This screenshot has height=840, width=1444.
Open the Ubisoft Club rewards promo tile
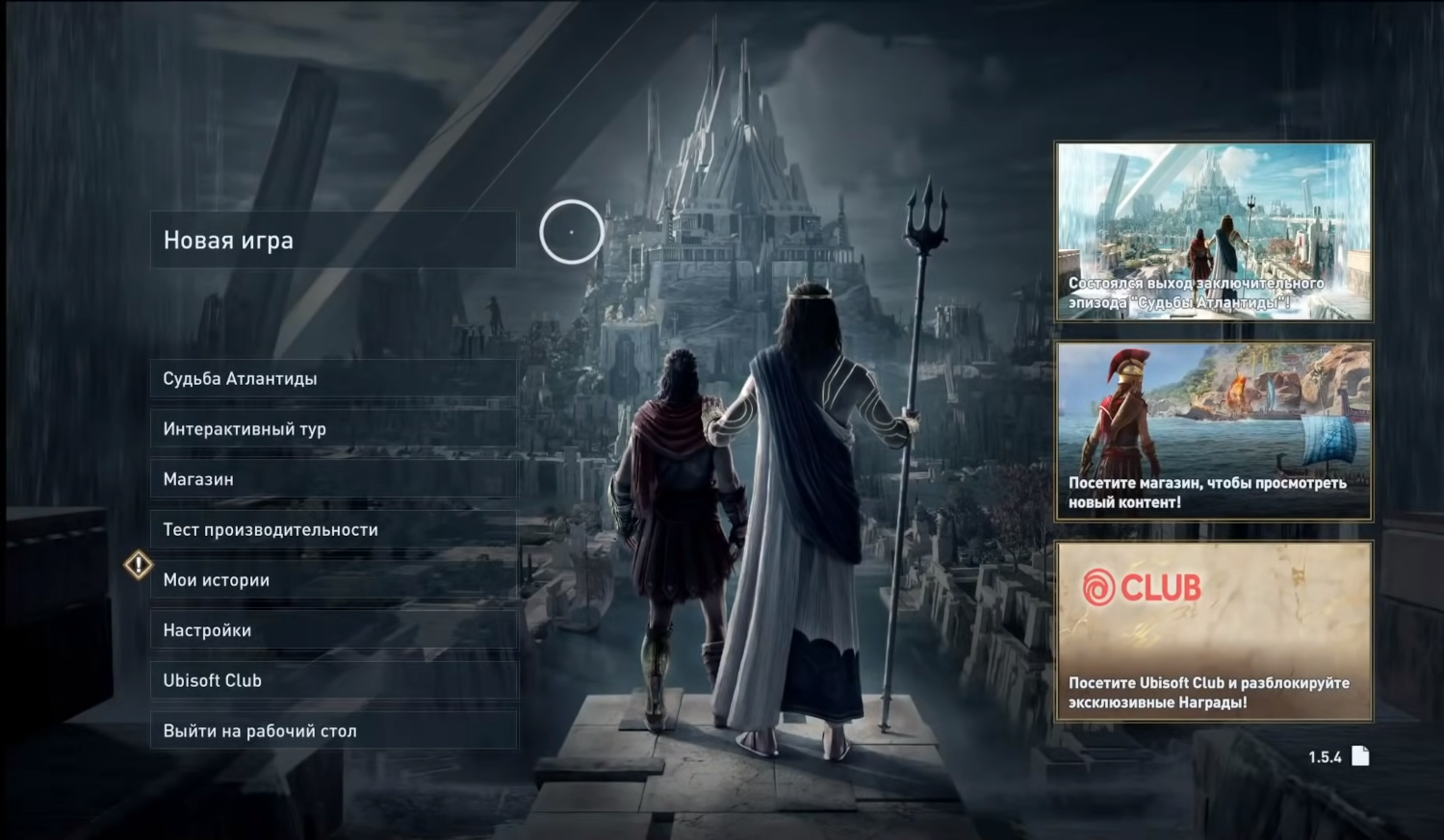tap(1214, 631)
